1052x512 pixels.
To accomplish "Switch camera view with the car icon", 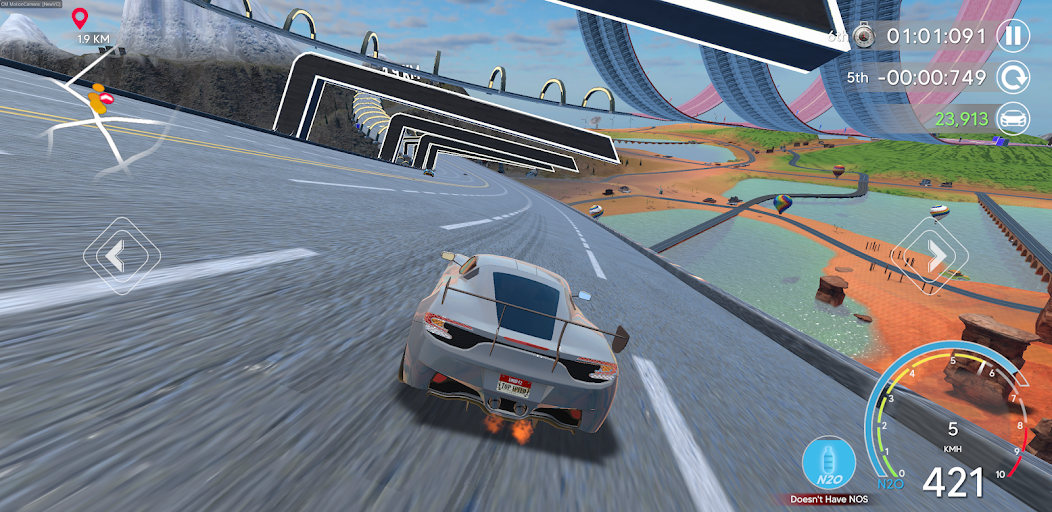I will click(x=1014, y=118).
